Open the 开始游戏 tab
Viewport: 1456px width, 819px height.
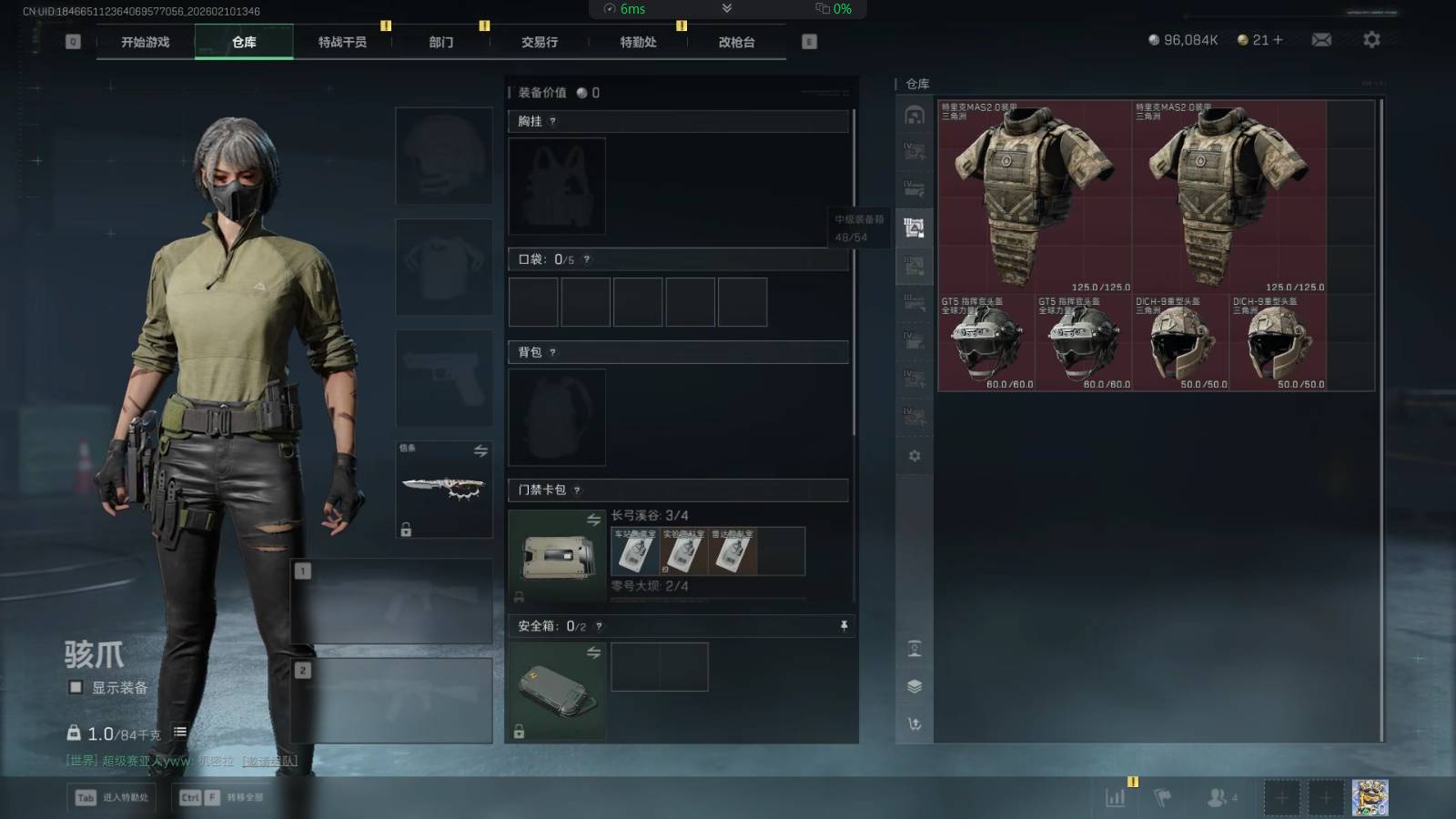146,42
